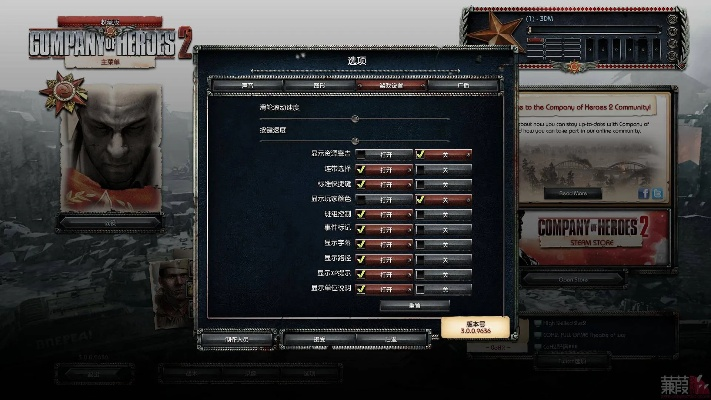Click Read More on the community news

573,193
